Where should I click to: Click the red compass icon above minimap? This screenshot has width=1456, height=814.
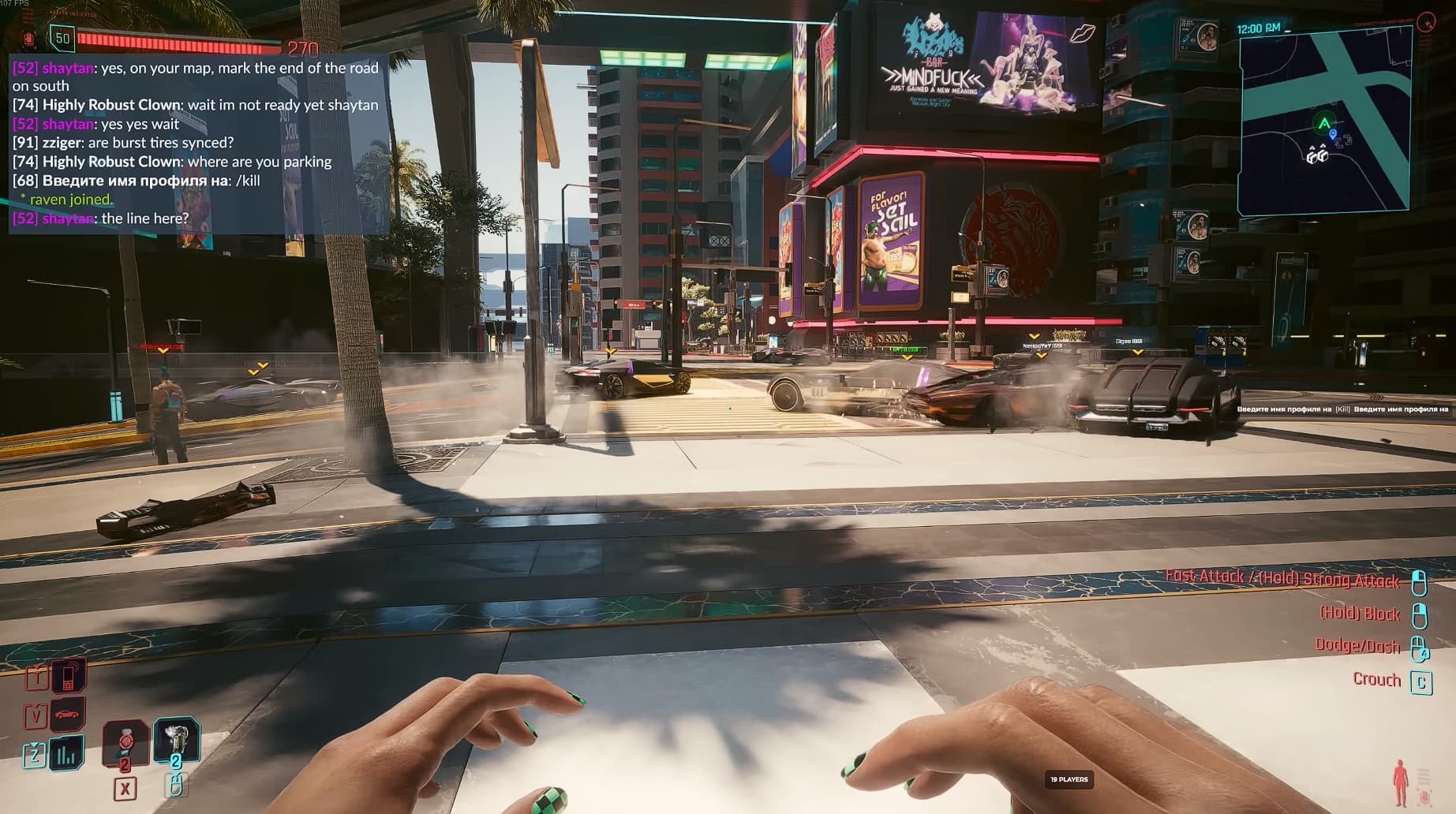pos(1425,22)
